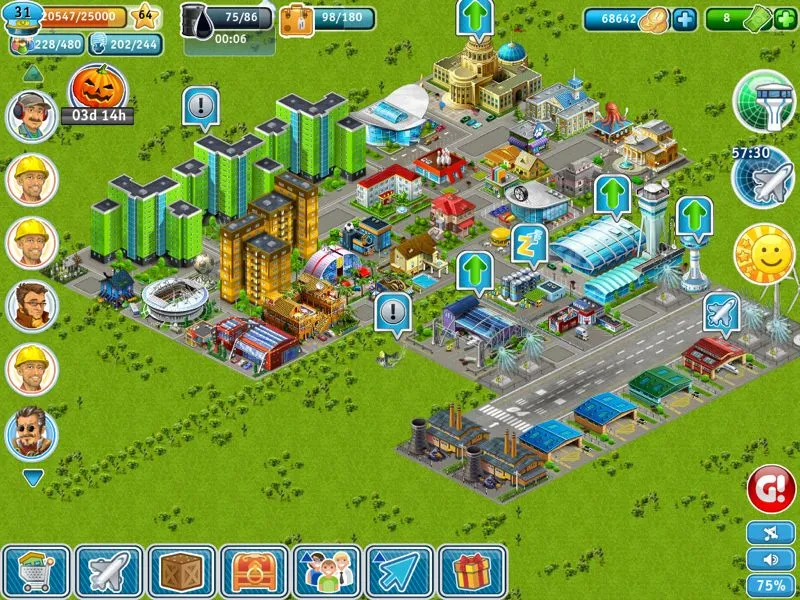Viewport: 800px width, 600px height.
Task: Click the smiling sun bonus icon
Action: point(764,253)
